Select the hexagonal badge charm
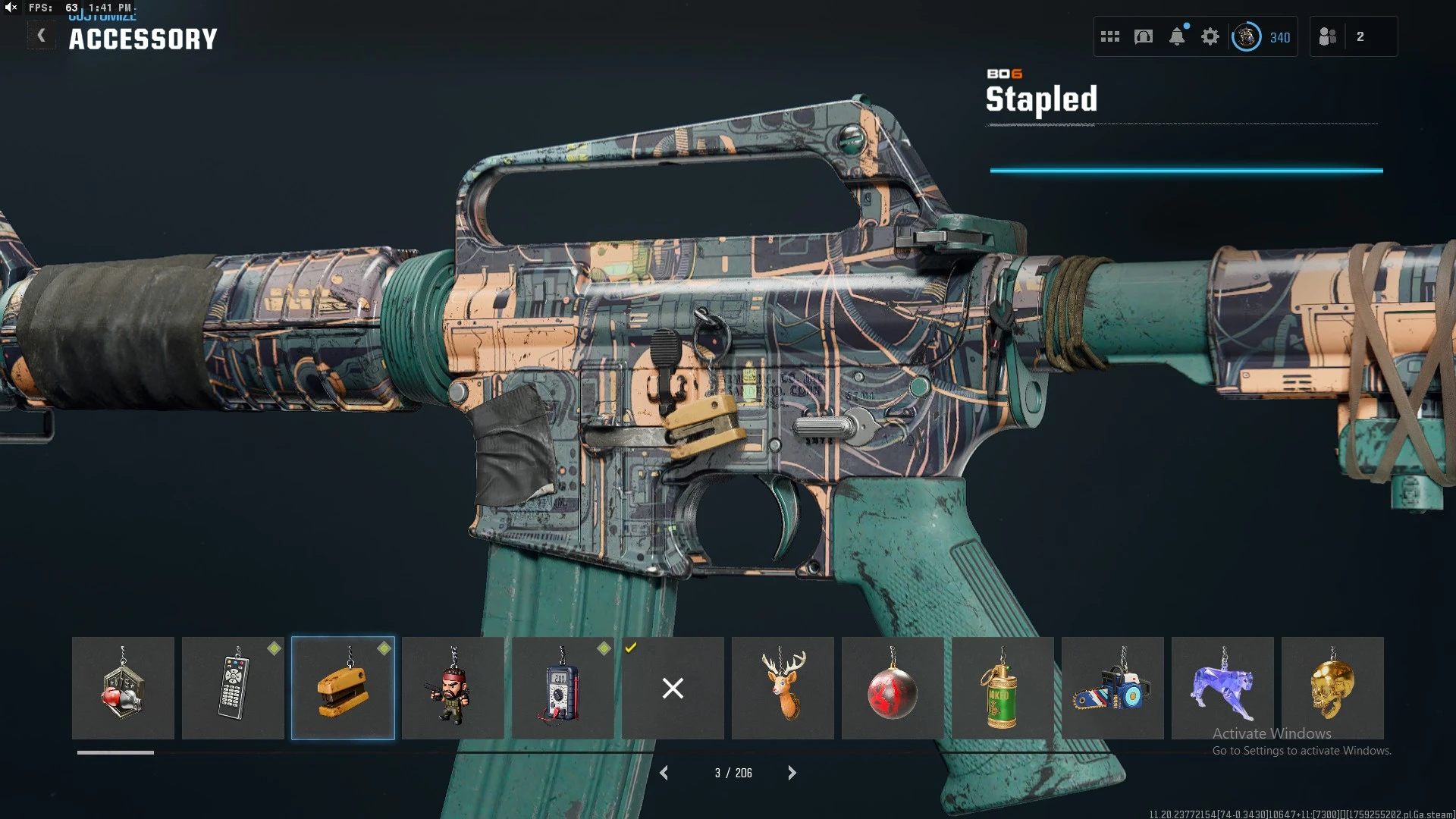The height and width of the screenshot is (819, 1456). 123,688
